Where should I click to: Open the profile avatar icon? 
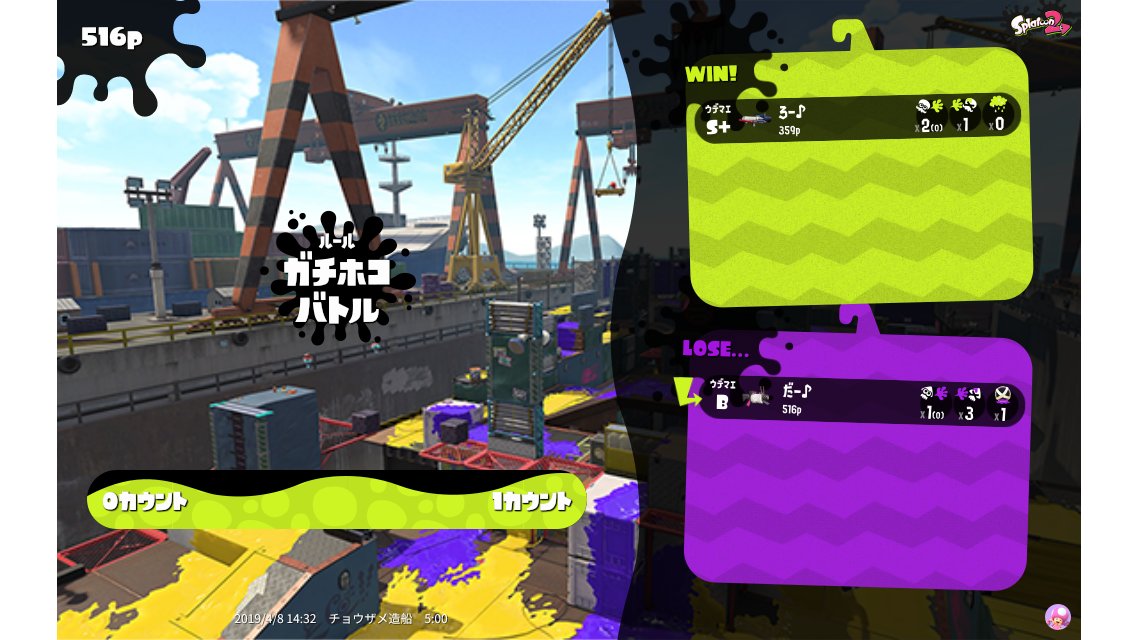point(1057,616)
